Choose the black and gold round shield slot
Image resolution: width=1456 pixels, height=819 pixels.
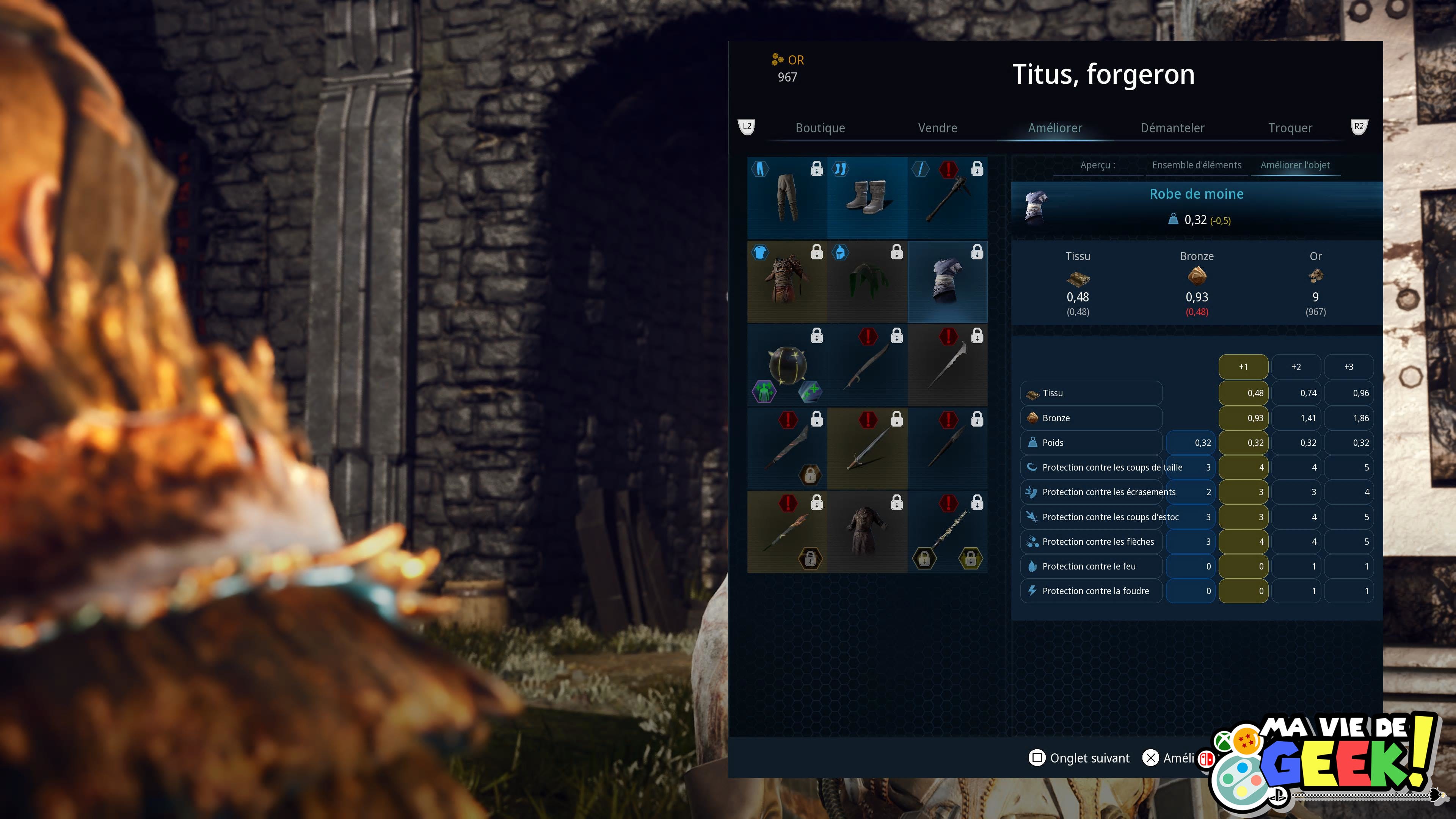tap(787, 364)
